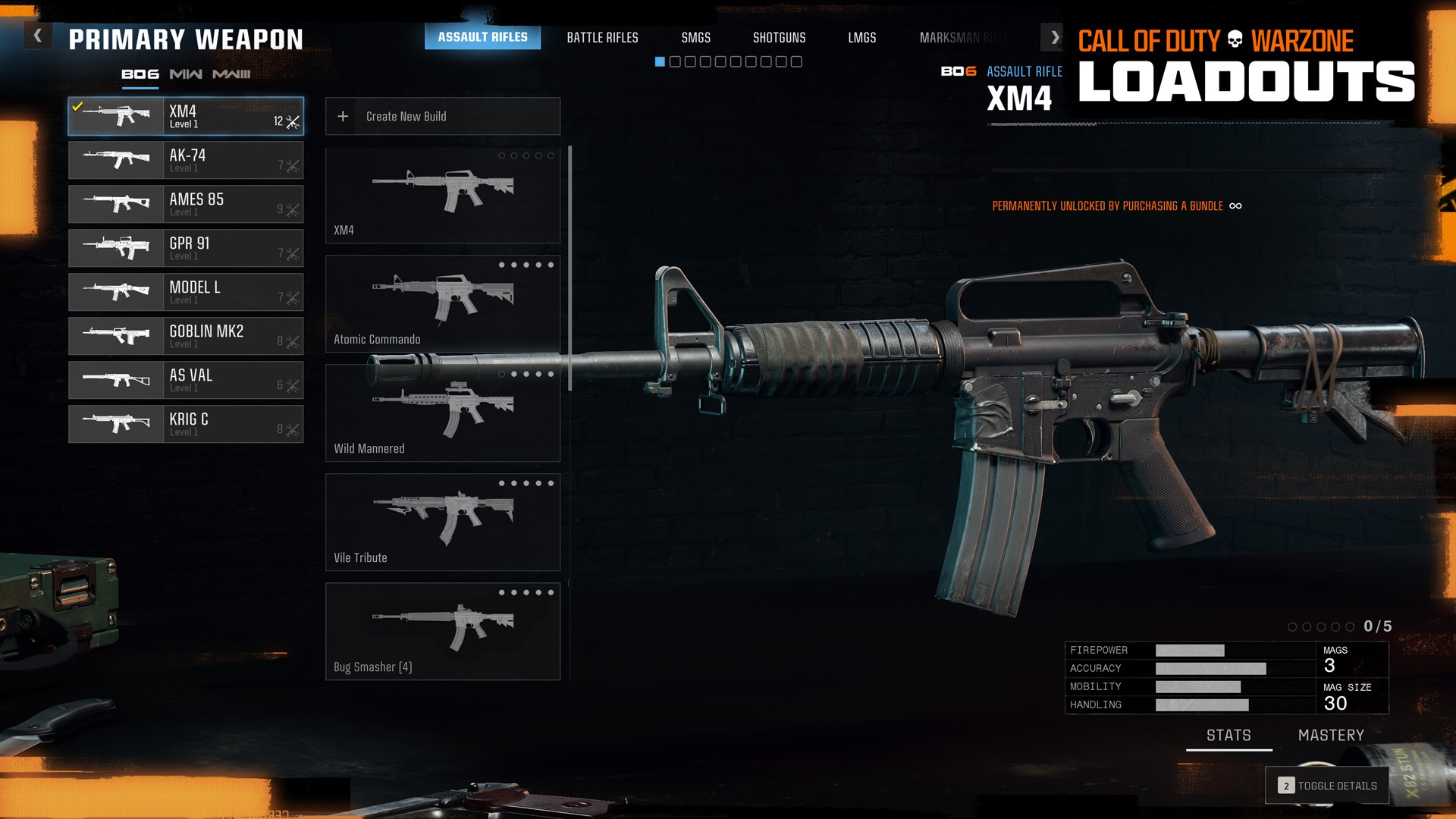Viewport: 1456px width, 819px height.
Task: Choose the Goblin MK2 rifle
Action: pos(186,336)
